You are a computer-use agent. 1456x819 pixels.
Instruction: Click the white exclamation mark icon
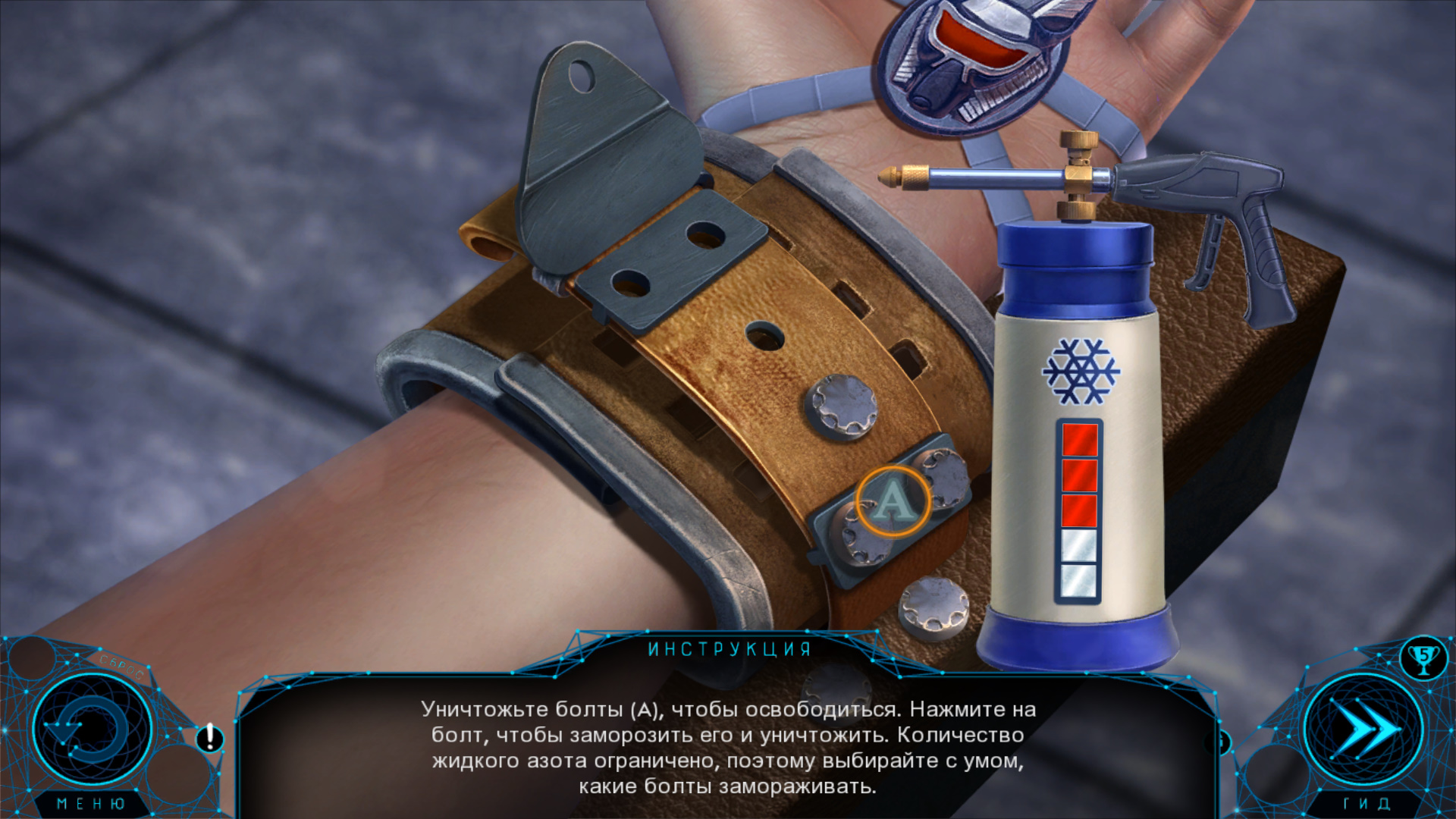pos(210,737)
